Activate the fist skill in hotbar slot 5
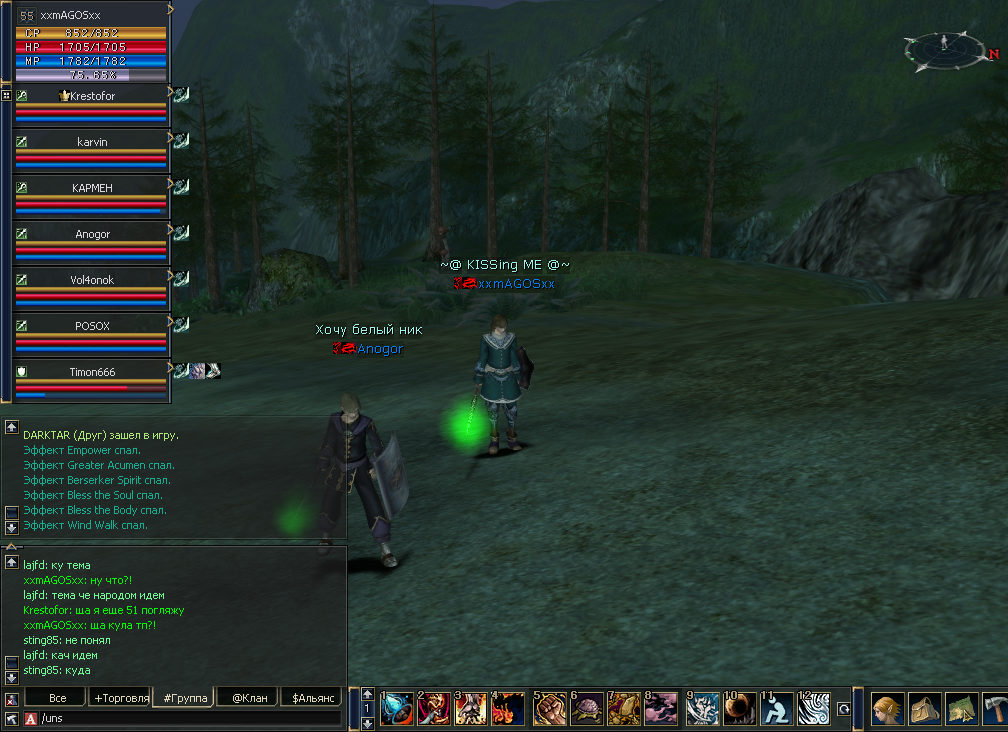 click(x=549, y=709)
